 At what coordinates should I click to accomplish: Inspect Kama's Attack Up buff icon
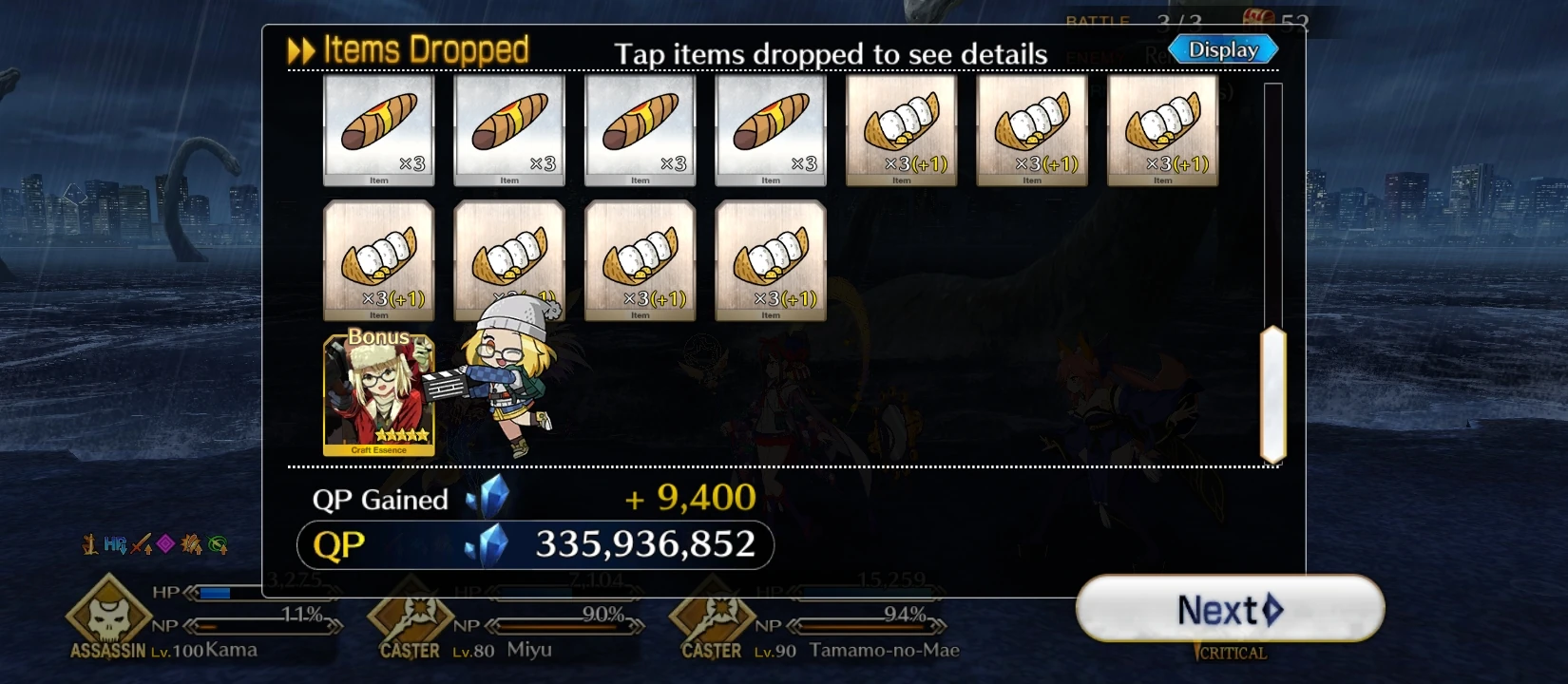pyautogui.click(x=140, y=542)
